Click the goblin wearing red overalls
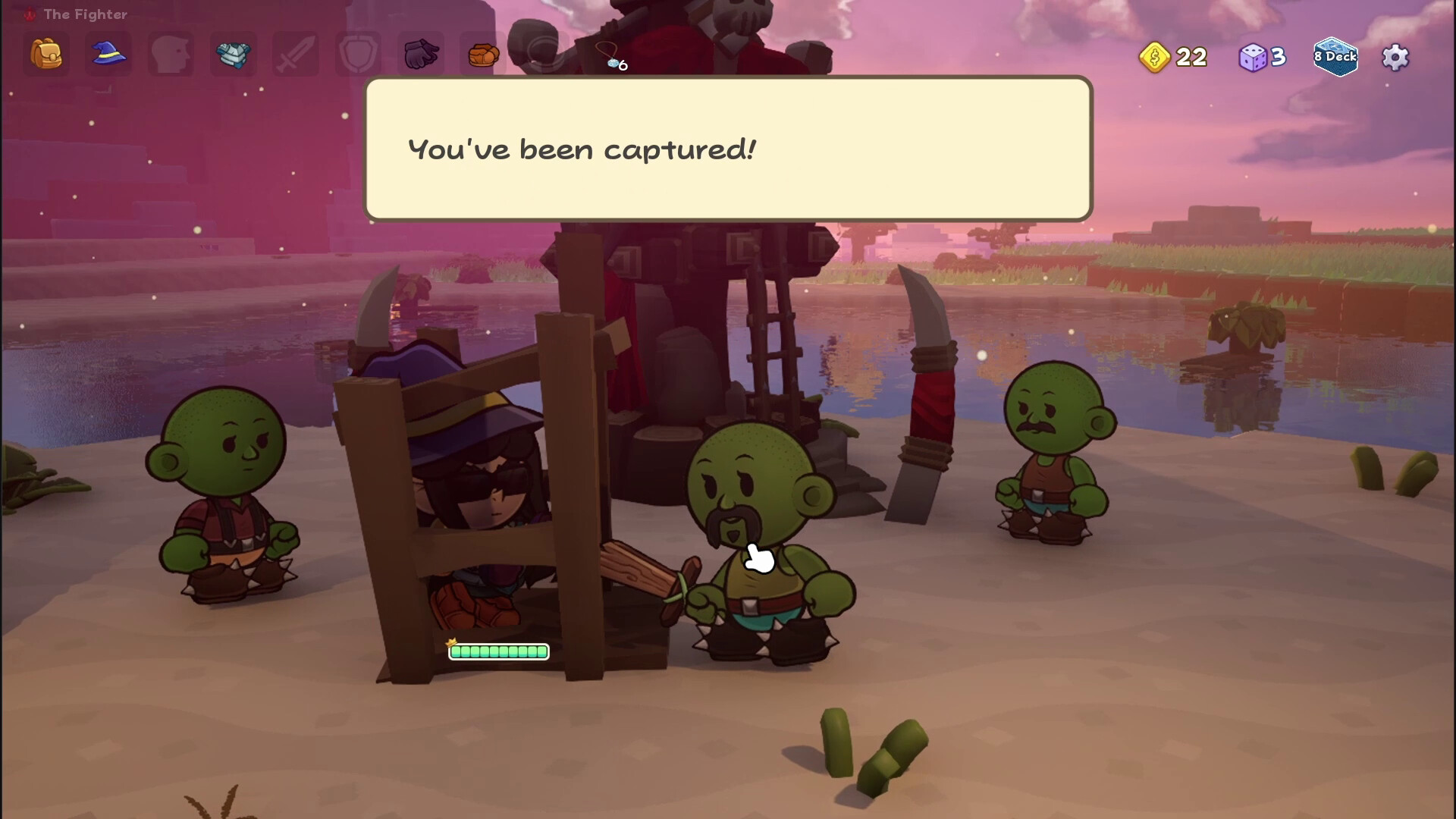1456x819 pixels. [x=227, y=493]
